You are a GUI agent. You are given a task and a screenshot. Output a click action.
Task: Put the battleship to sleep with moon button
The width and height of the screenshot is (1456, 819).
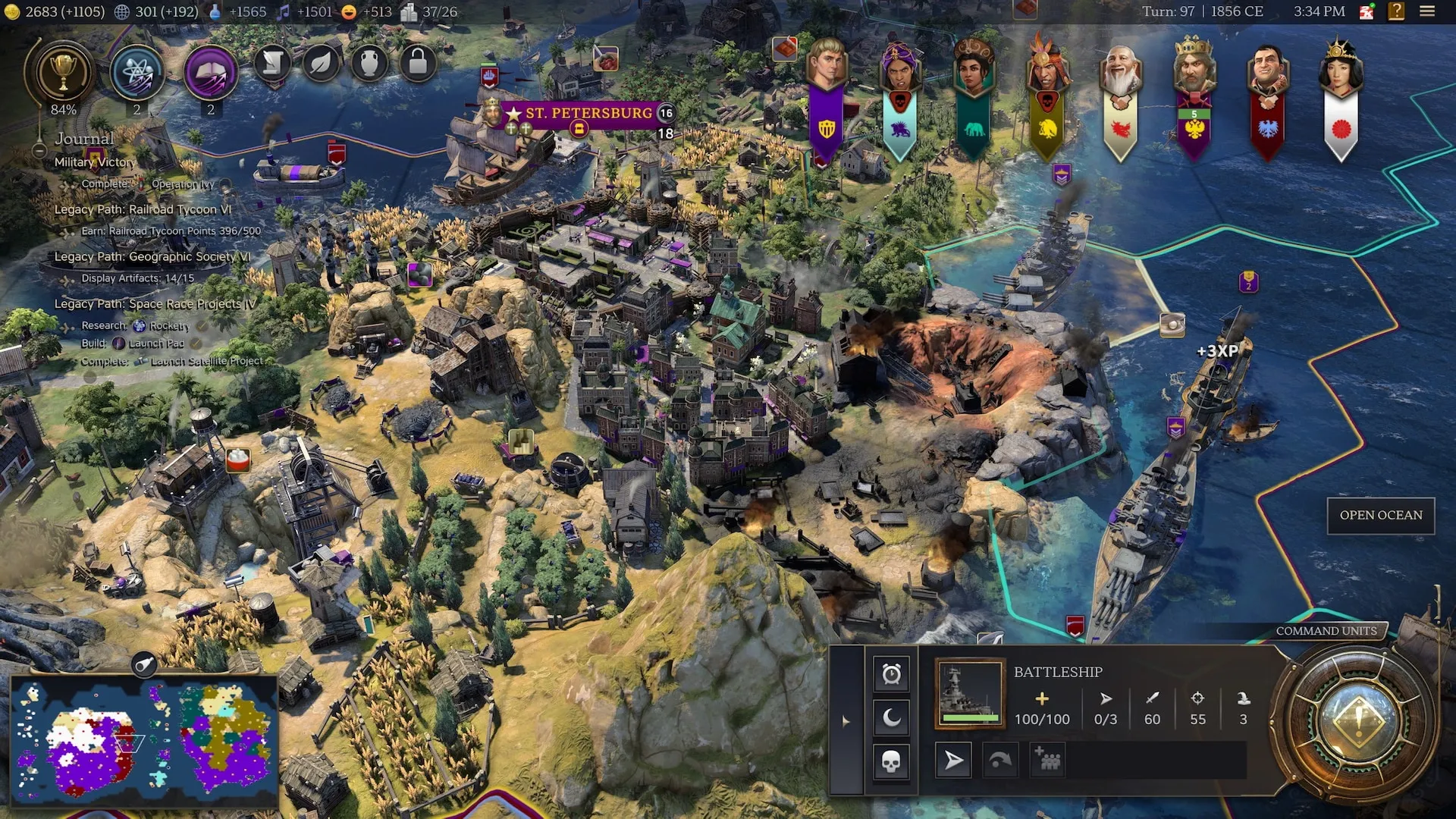[891, 717]
